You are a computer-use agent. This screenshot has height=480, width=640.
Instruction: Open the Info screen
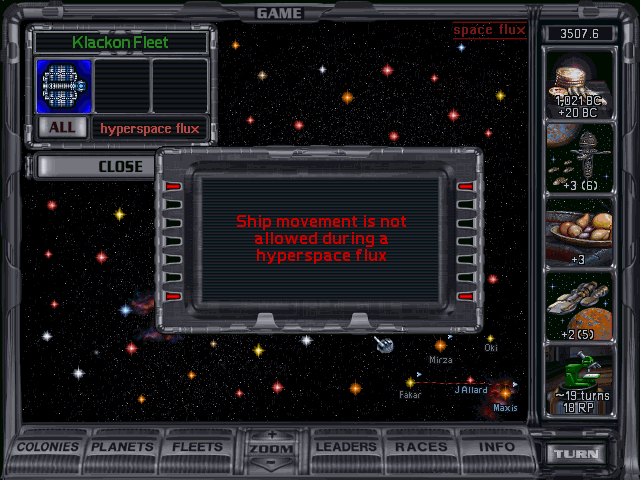click(497, 447)
